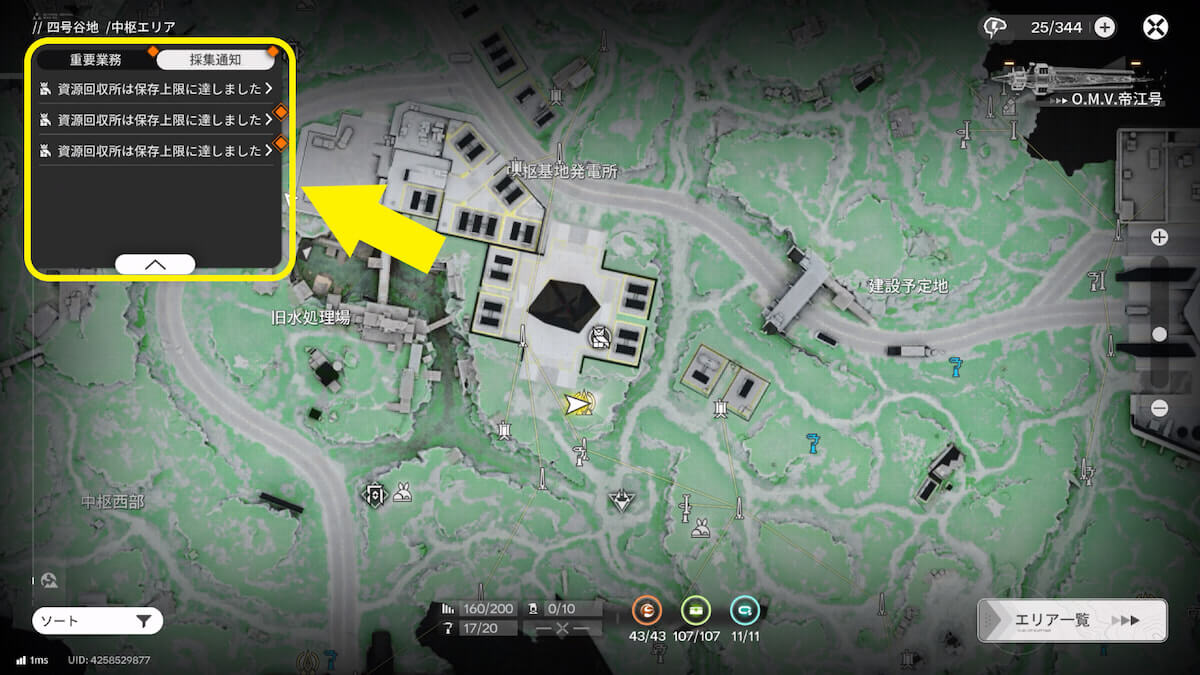Viewport: 1200px width, 675px height.
Task: Zoom out the map with the minus button
Action: pos(1159,407)
